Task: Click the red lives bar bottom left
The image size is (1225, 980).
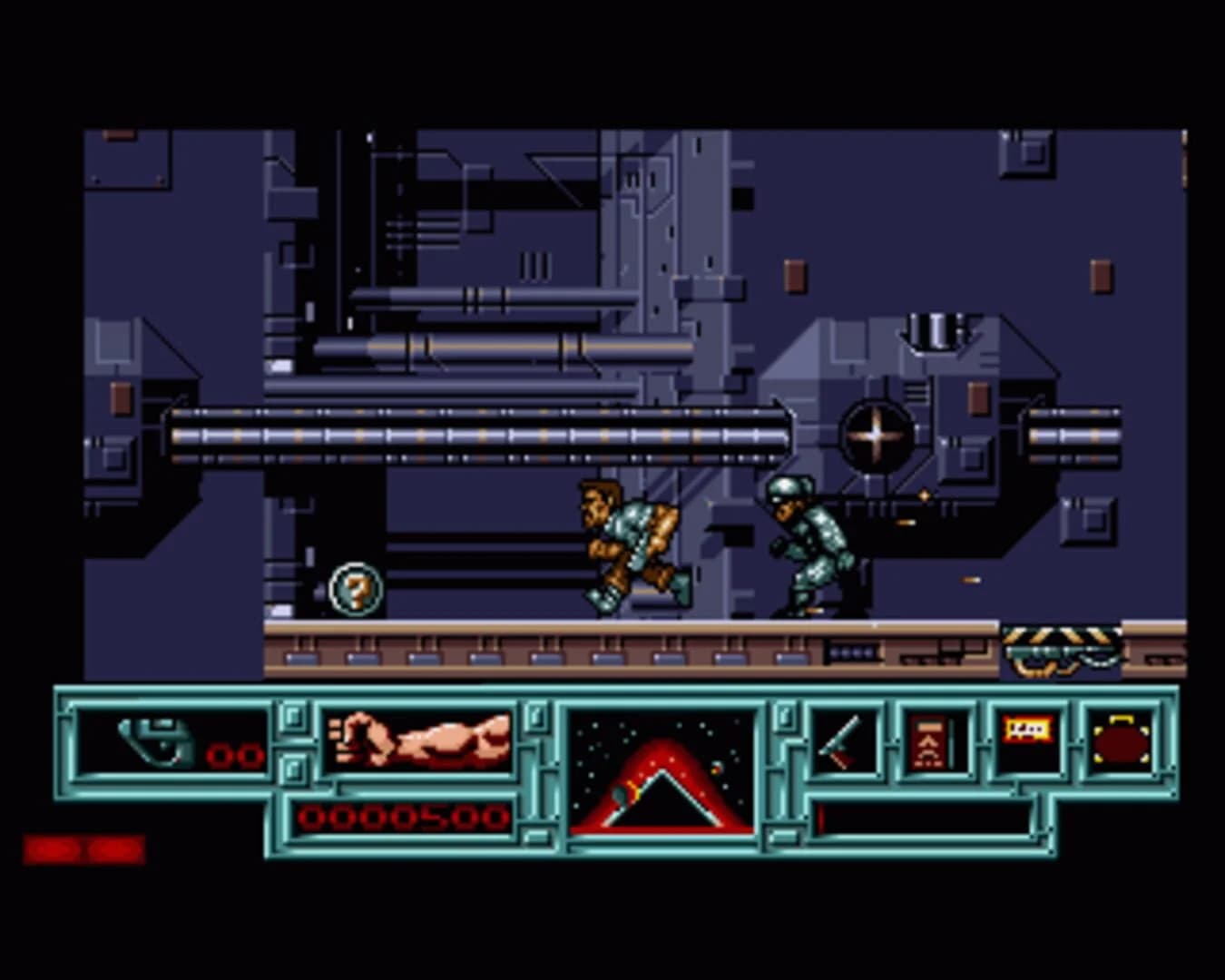Action: coord(82,848)
